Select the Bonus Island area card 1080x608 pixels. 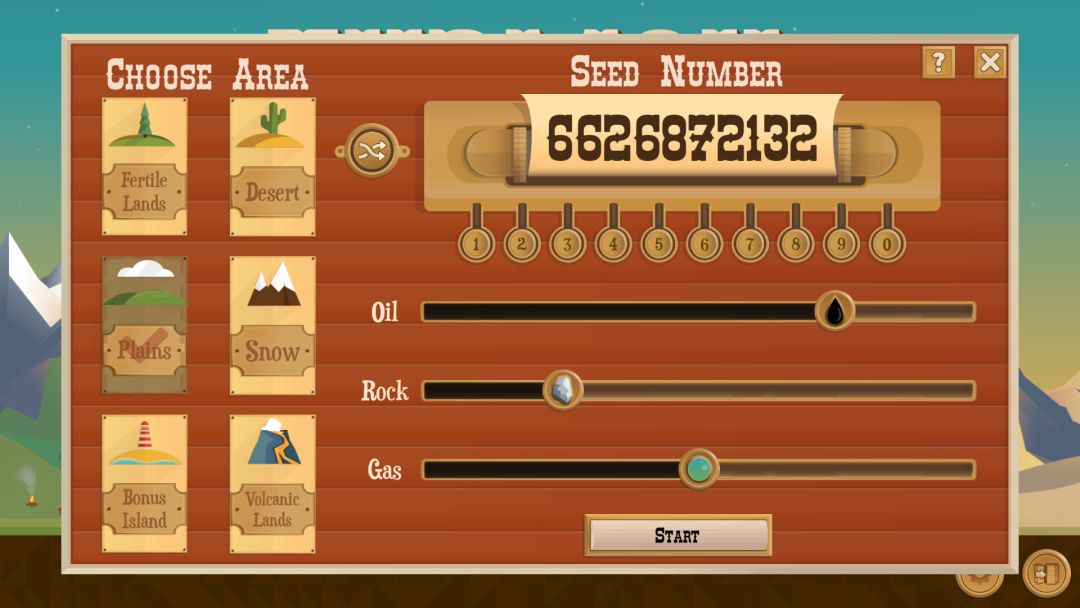pyautogui.click(x=144, y=483)
